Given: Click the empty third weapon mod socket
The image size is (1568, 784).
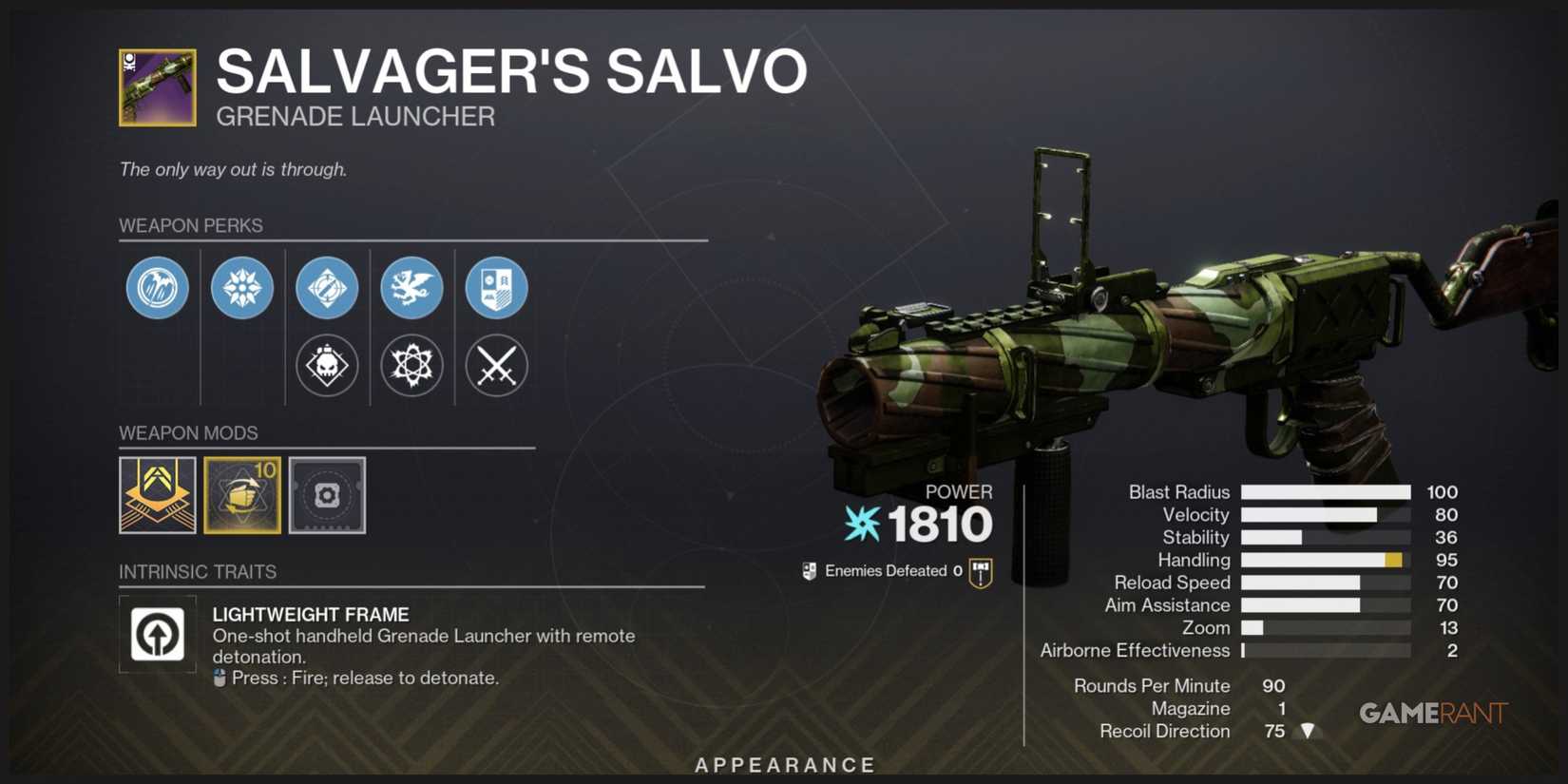Looking at the screenshot, I should click(327, 495).
